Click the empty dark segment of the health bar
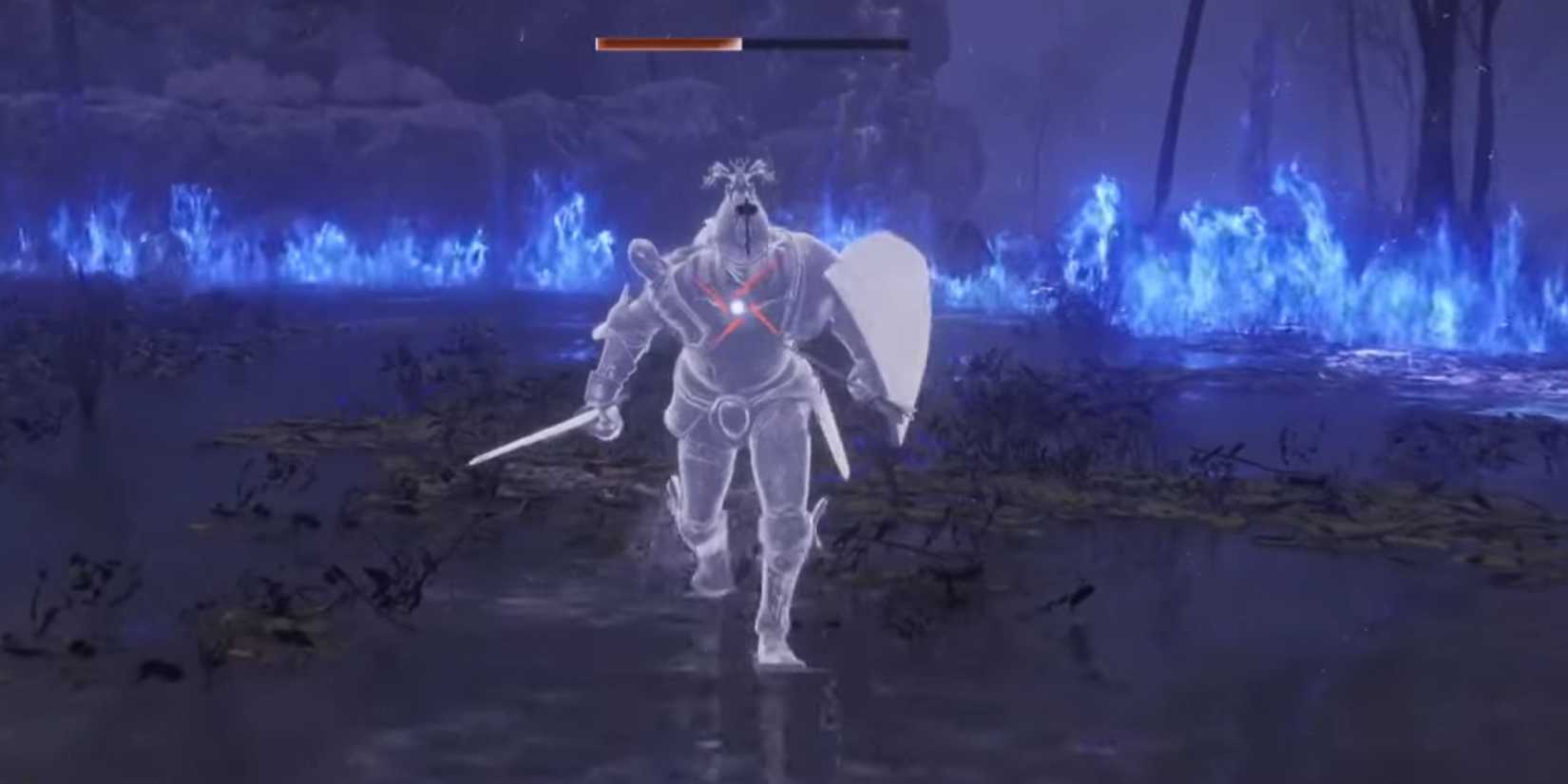The width and height of the screenshot is (1568, 784). pos(827,43)
